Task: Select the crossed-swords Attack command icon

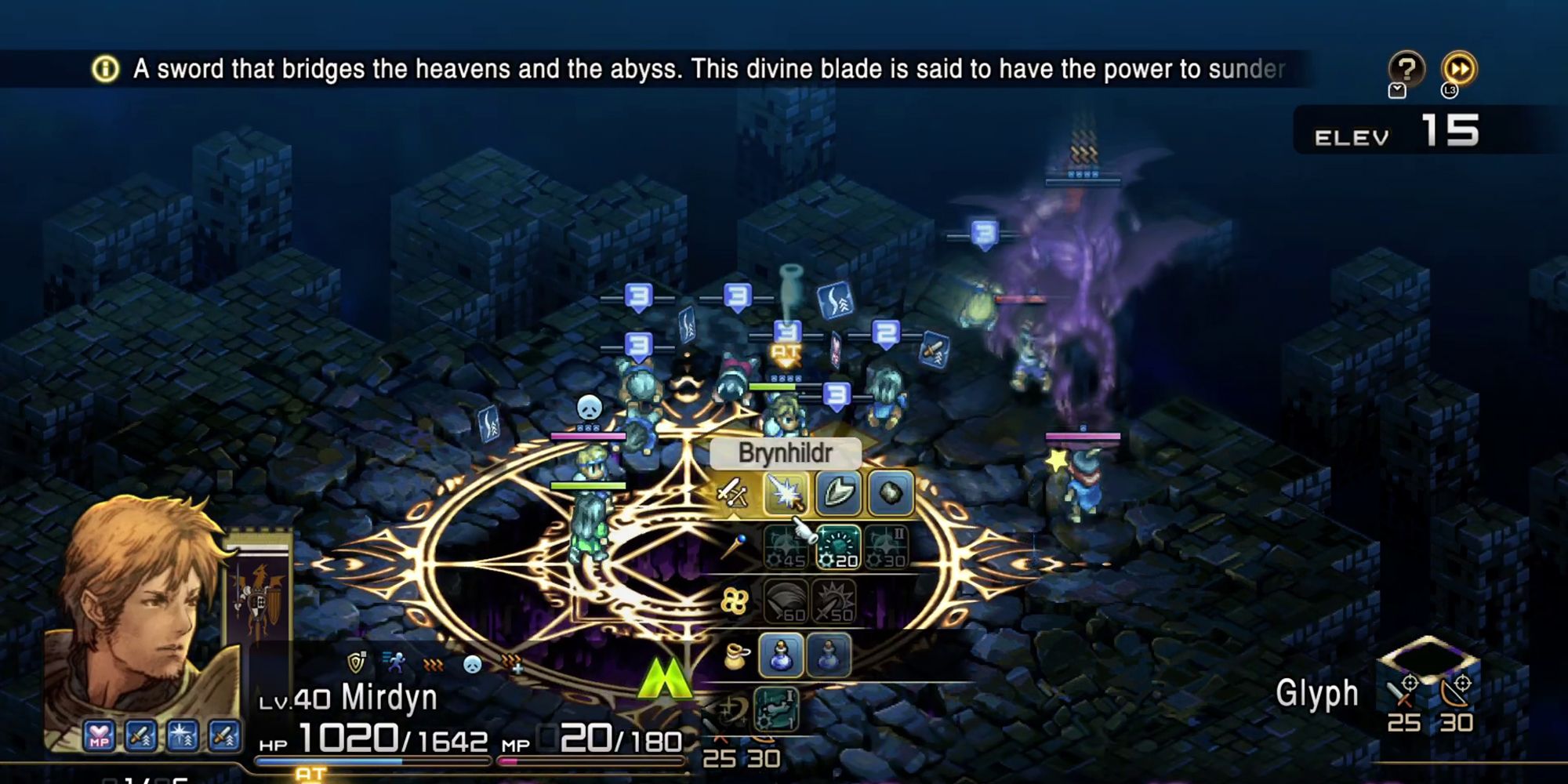Action: pyautogui.click(x=731, y=492)
